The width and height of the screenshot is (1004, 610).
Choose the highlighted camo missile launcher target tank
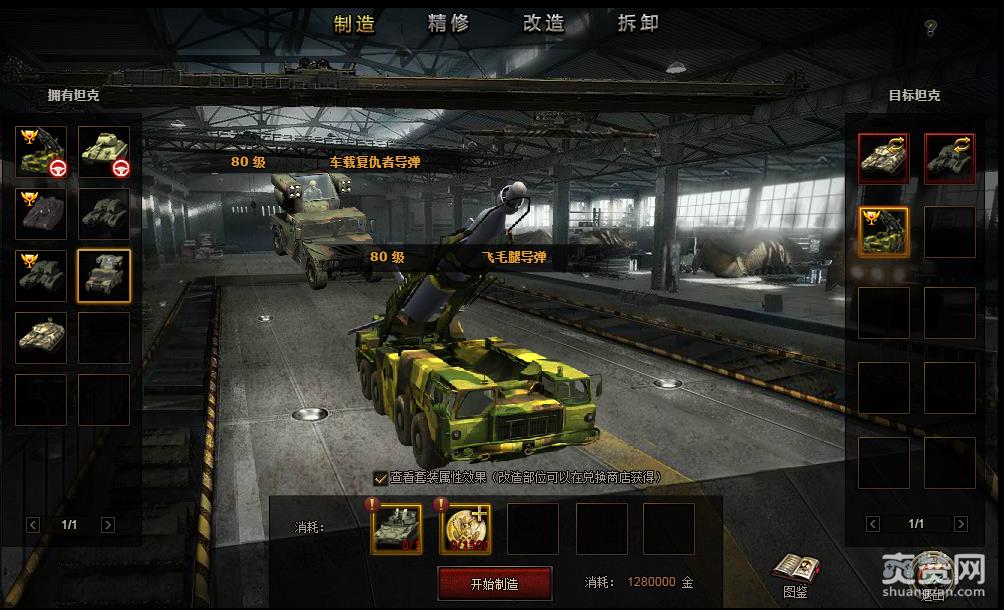(884, 232)
